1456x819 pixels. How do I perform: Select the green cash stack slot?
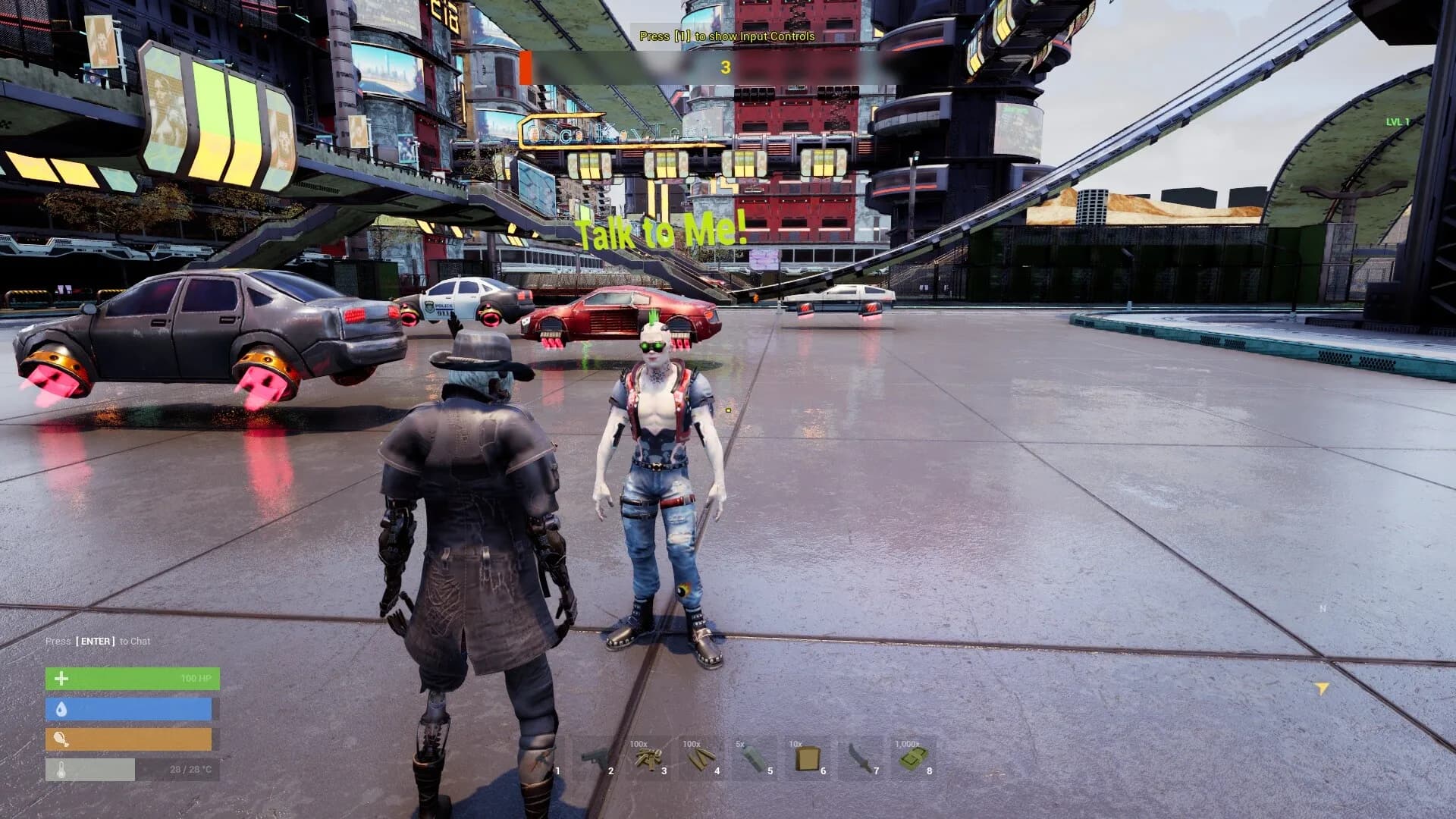(x=915, y=758)
